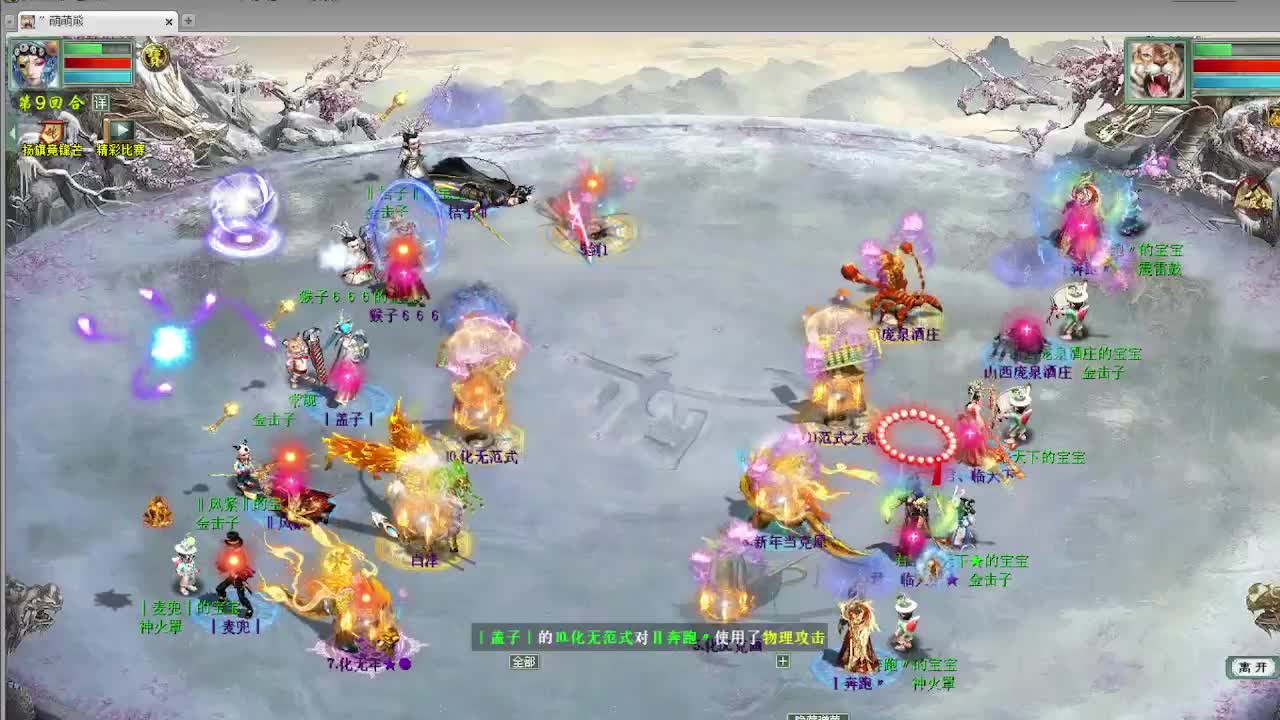Open the 全部 chat channel filter
The height and width of the screenshot is (720, 1280).
525,662
